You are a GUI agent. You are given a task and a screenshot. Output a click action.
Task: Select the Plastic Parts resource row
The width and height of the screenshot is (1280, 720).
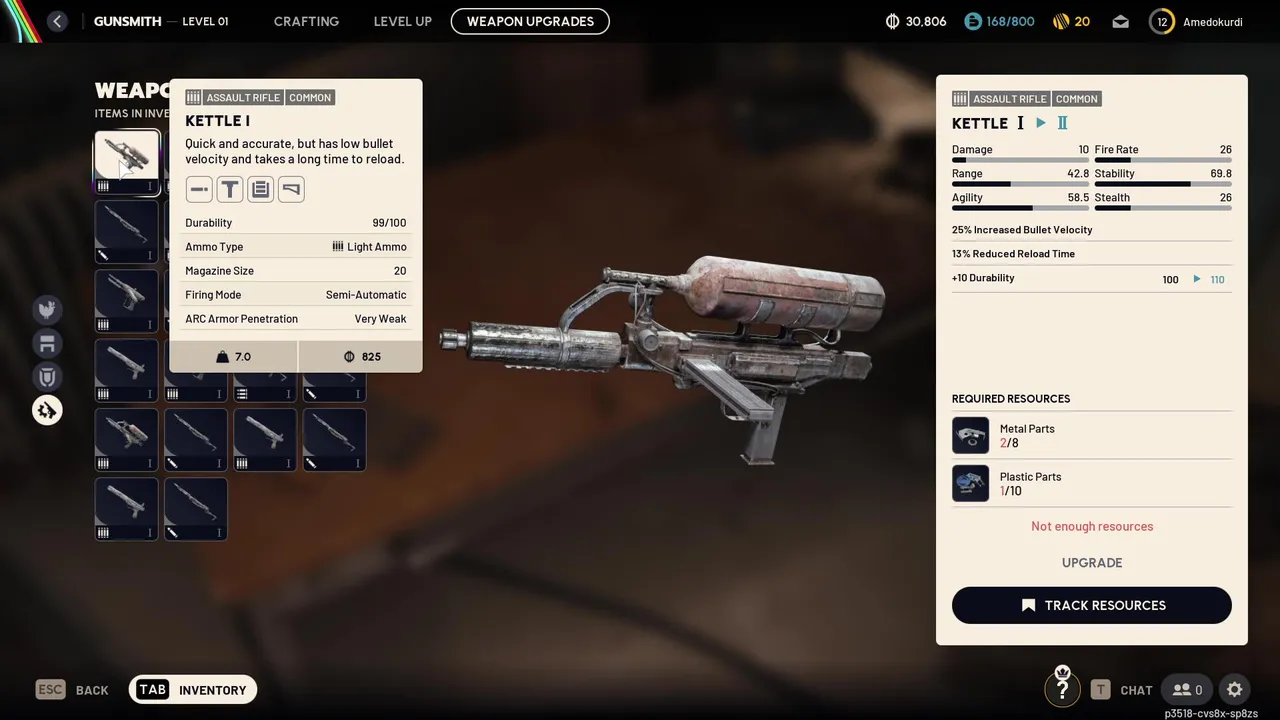tap(1091, 484)
